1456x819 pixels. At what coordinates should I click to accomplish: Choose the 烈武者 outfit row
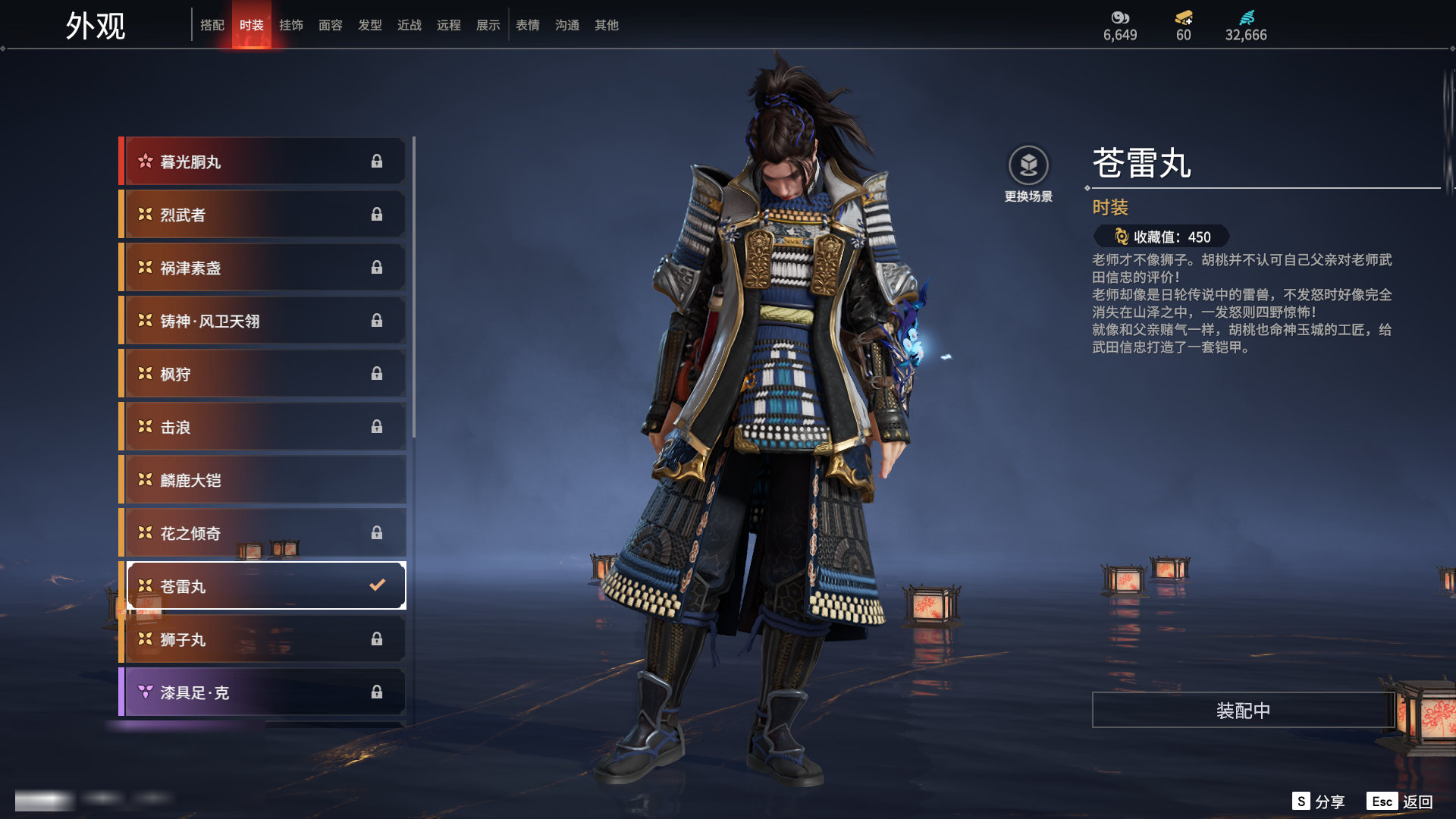pyautogui.click(x=262, y=215)
